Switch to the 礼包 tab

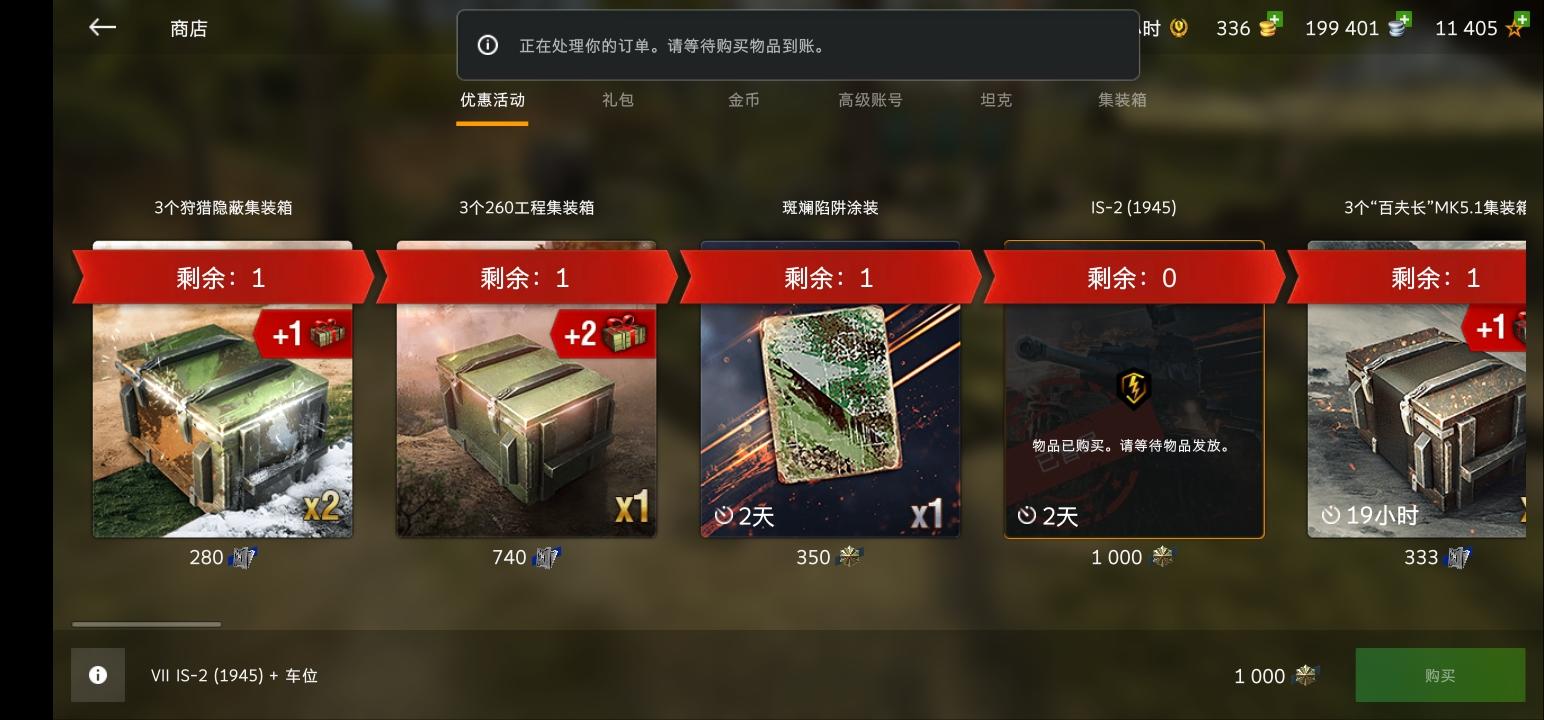(x=618, y=100)
